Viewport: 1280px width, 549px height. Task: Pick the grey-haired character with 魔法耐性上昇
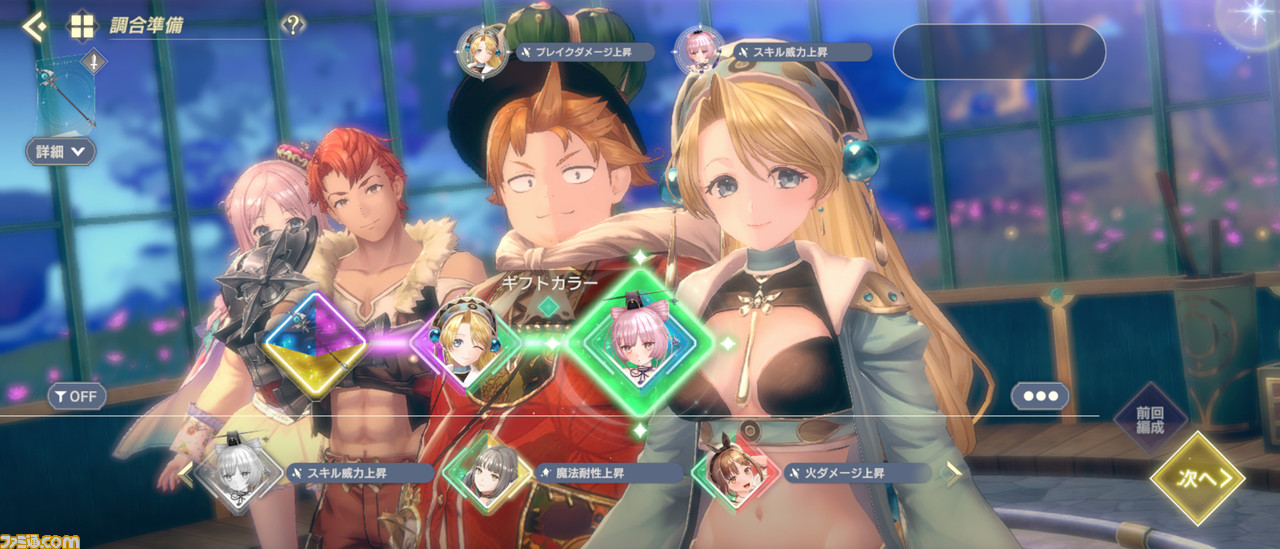(x=487, y=472)
